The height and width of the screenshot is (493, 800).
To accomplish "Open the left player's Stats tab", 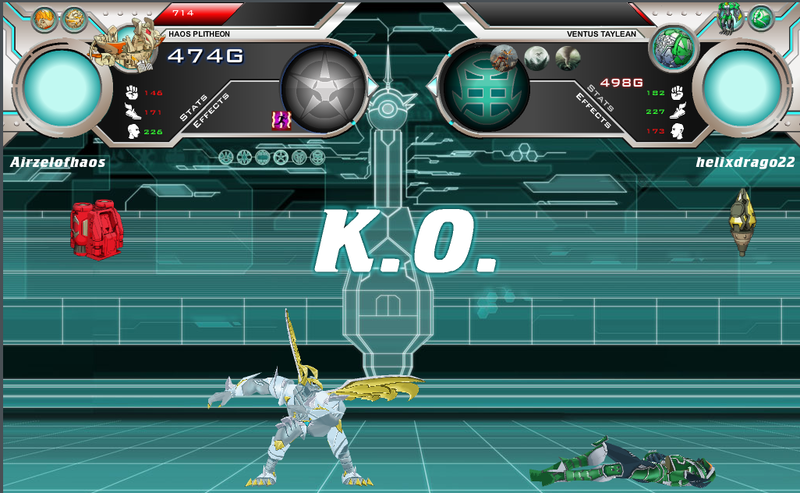I will click(x=192, y=108).
